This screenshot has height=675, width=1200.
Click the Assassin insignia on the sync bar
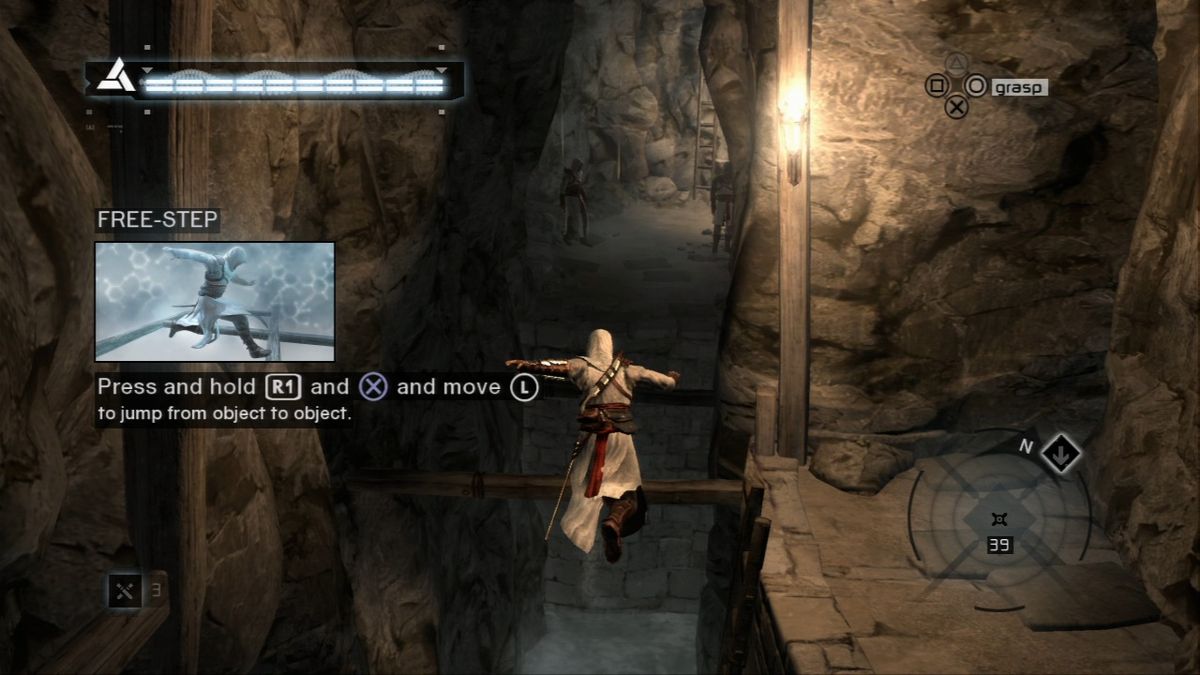117,76
